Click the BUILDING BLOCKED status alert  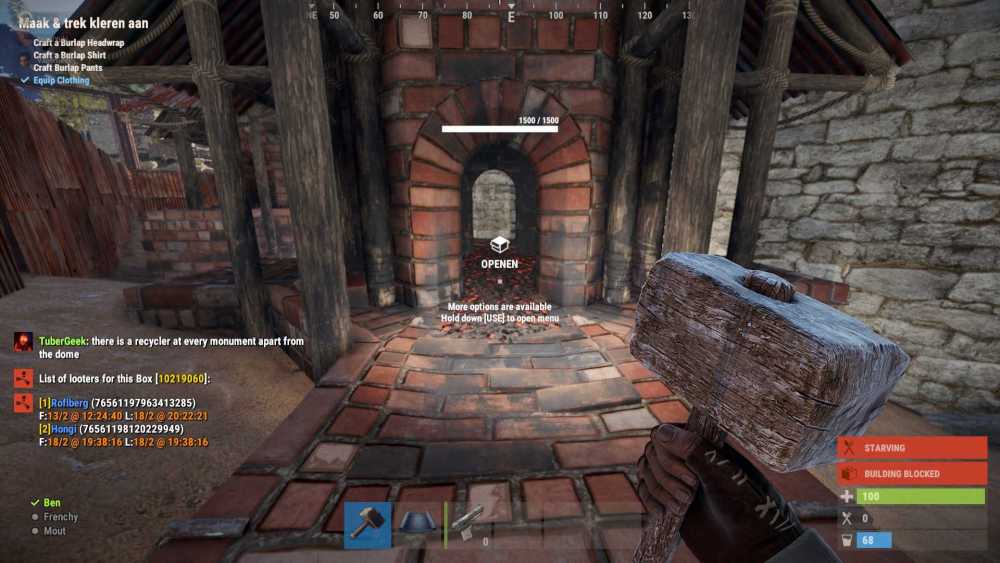(912, 473)
